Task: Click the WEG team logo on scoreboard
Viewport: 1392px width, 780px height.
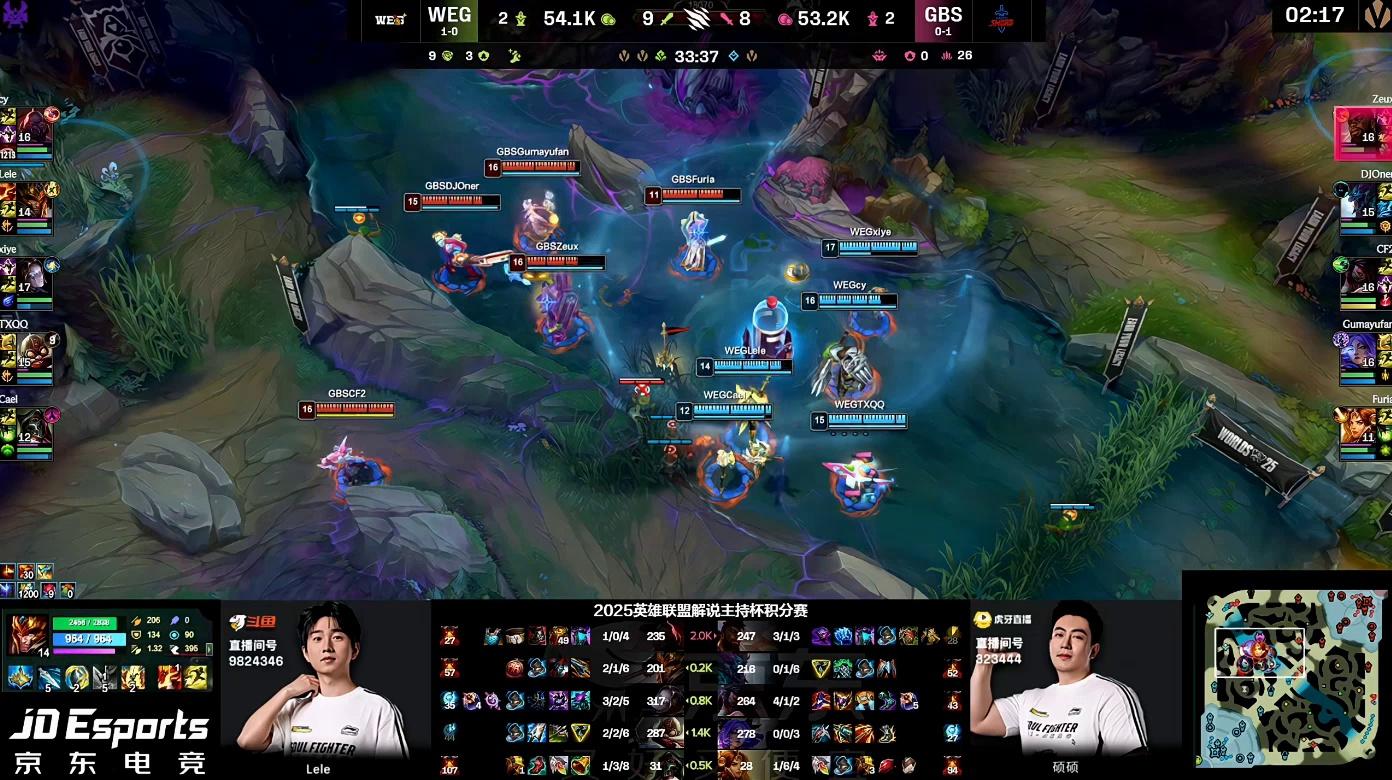Action: (390, 19)
